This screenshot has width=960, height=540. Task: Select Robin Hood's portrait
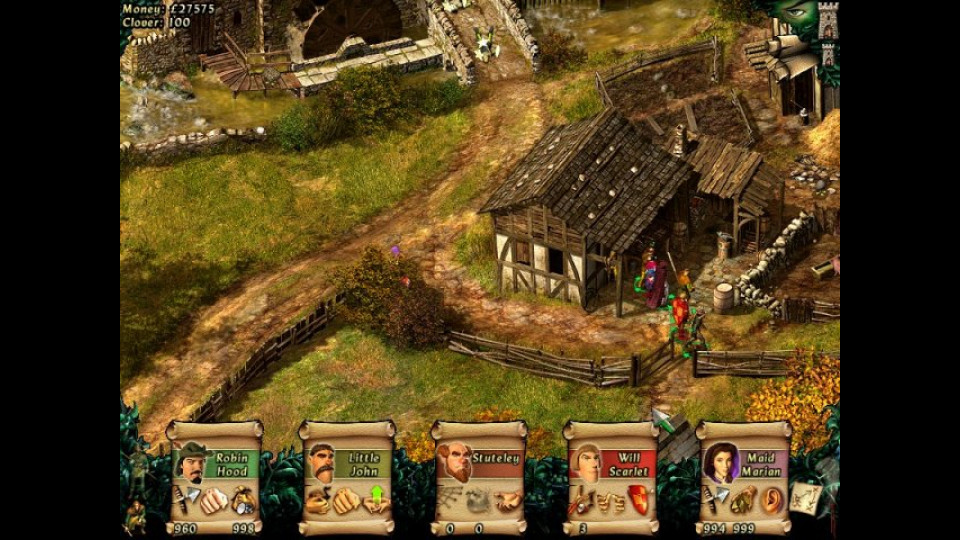(192, 463)
